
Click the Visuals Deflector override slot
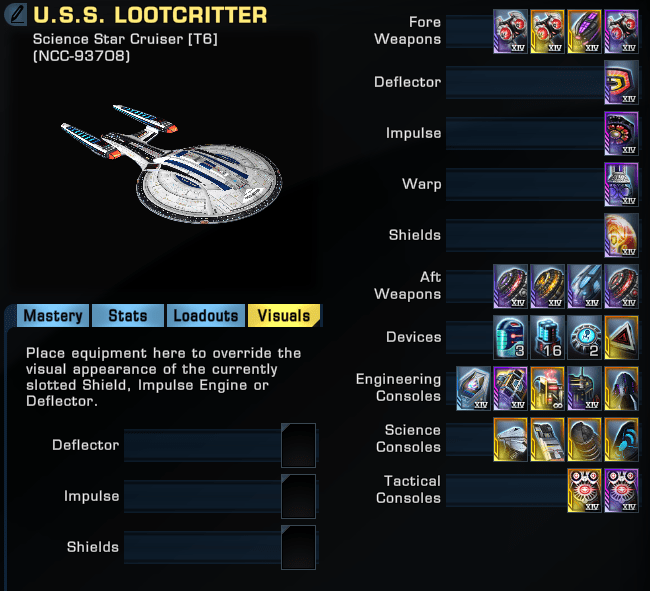pyautogui.click(x=298, y=445)
